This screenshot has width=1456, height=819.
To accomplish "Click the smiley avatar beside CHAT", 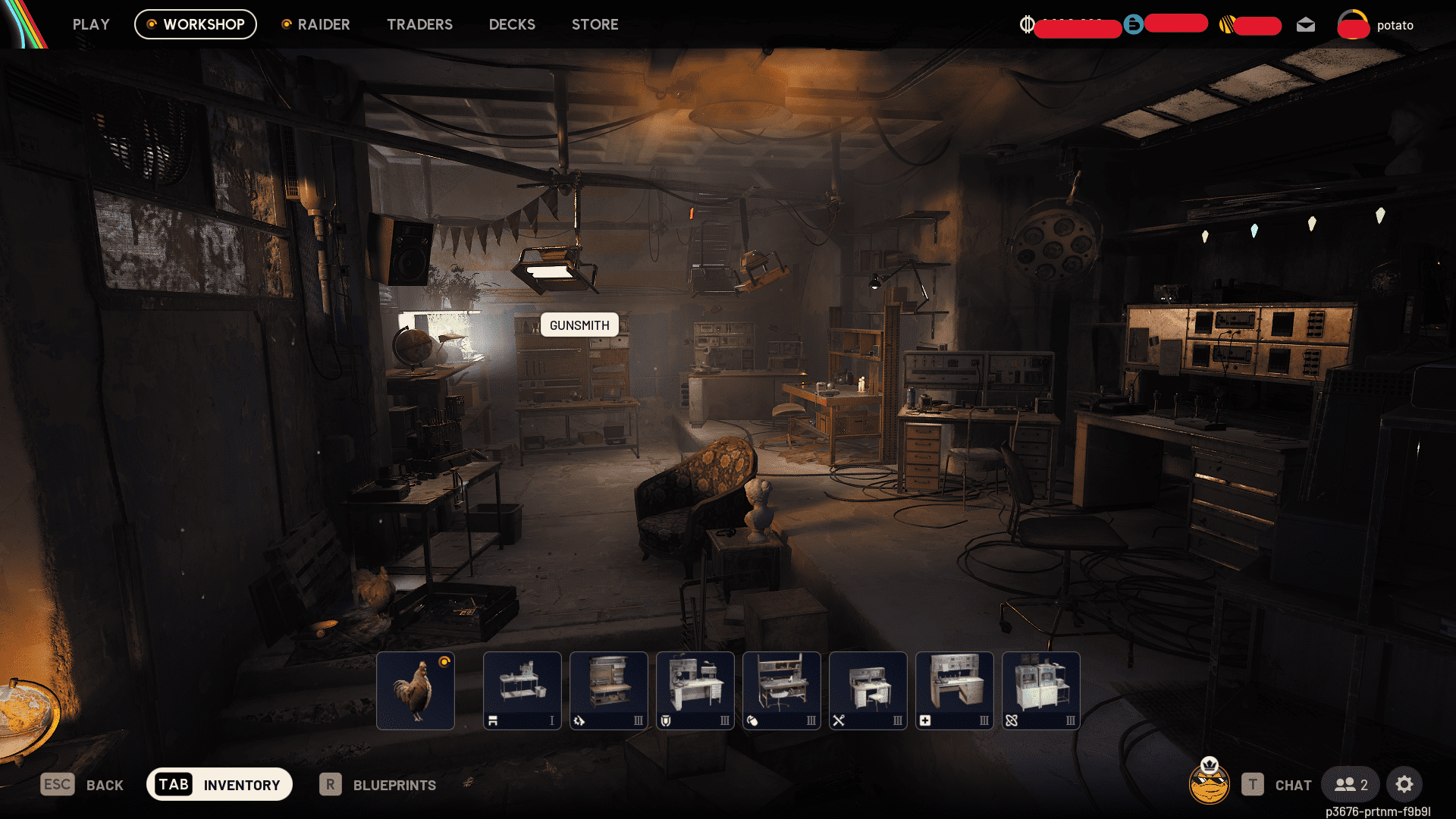I will pos(1211,785).
